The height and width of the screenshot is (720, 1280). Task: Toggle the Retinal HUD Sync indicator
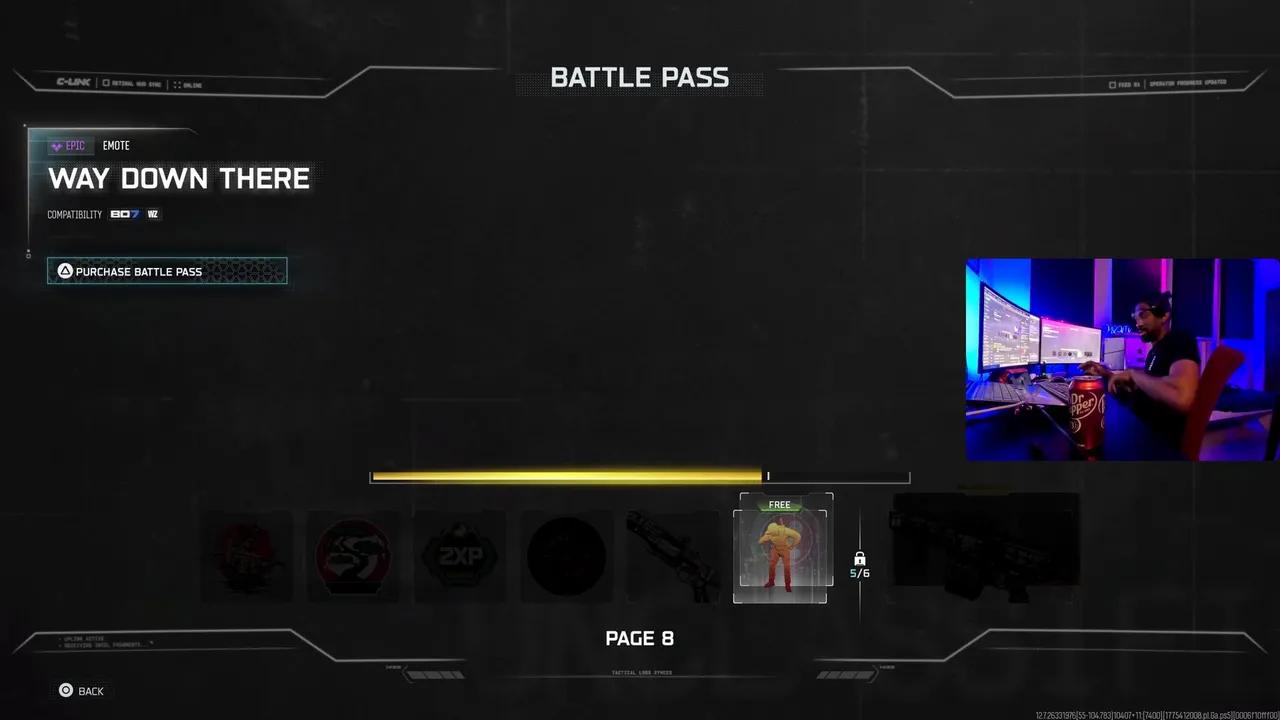point(105,84)
